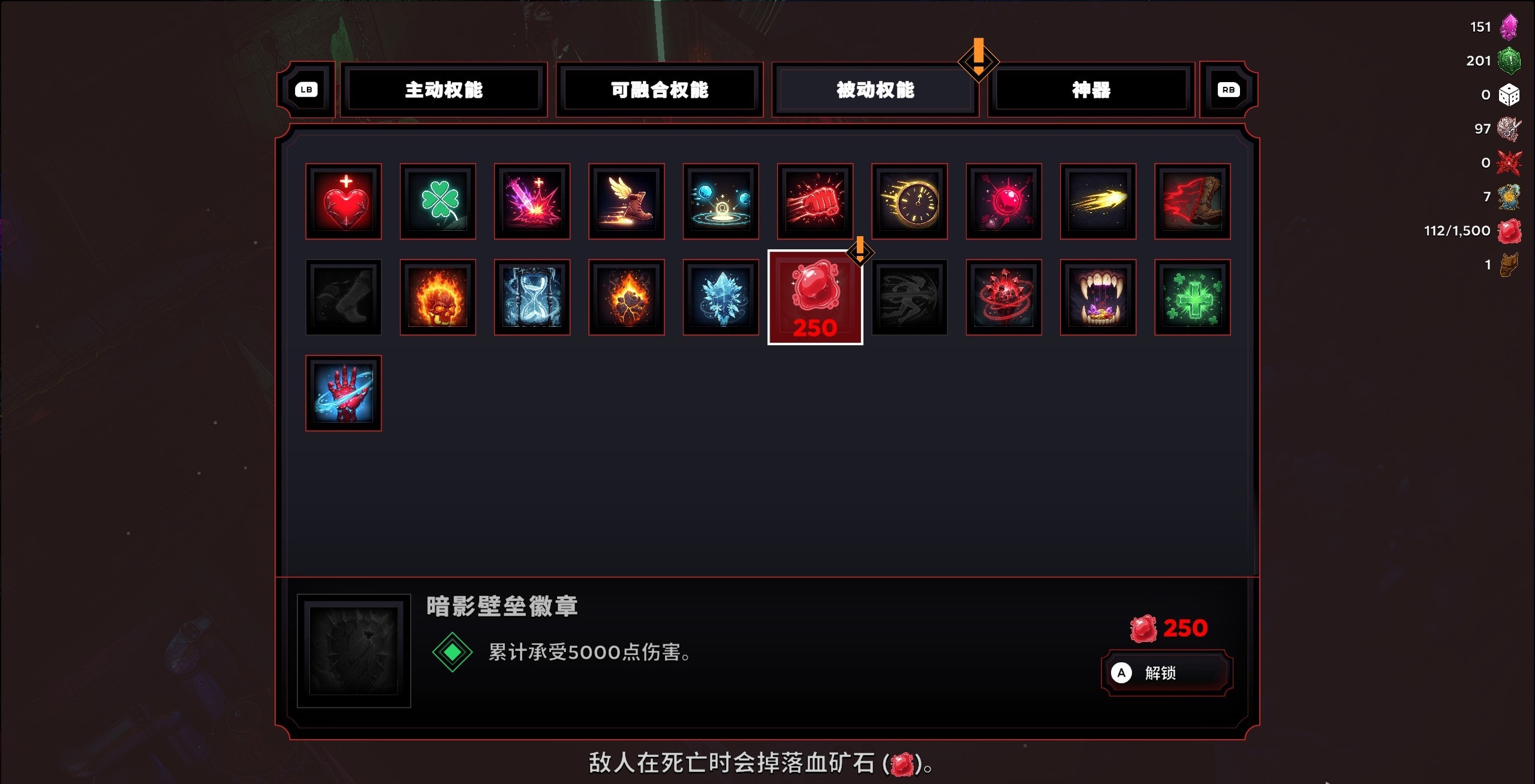Choose the frozen hourglass power icon

(x=532, y=297)
